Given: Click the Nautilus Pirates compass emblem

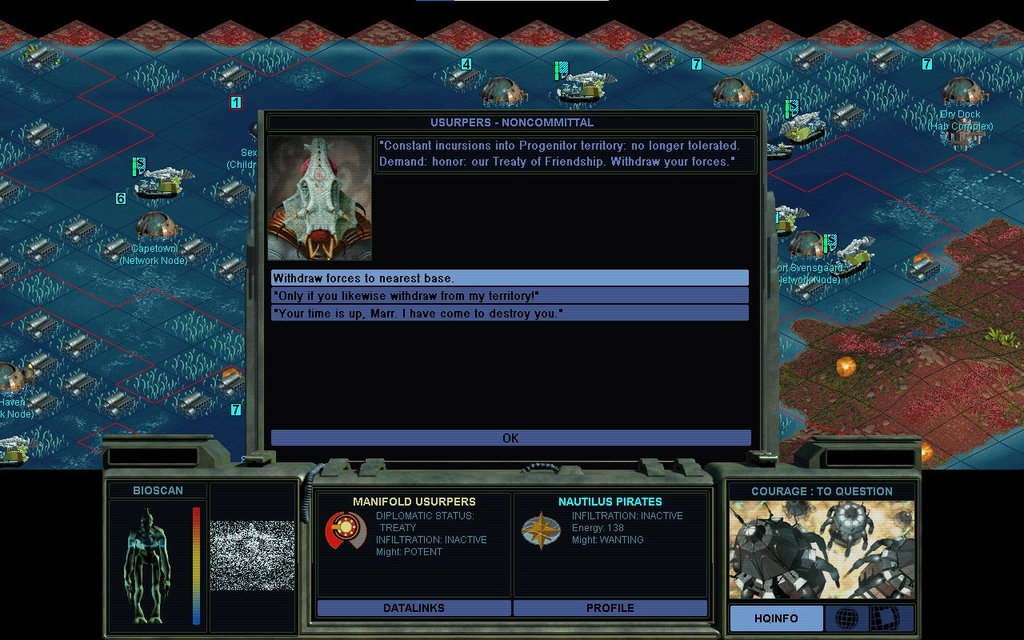Looking at the screenshot, I should (540, 530).
